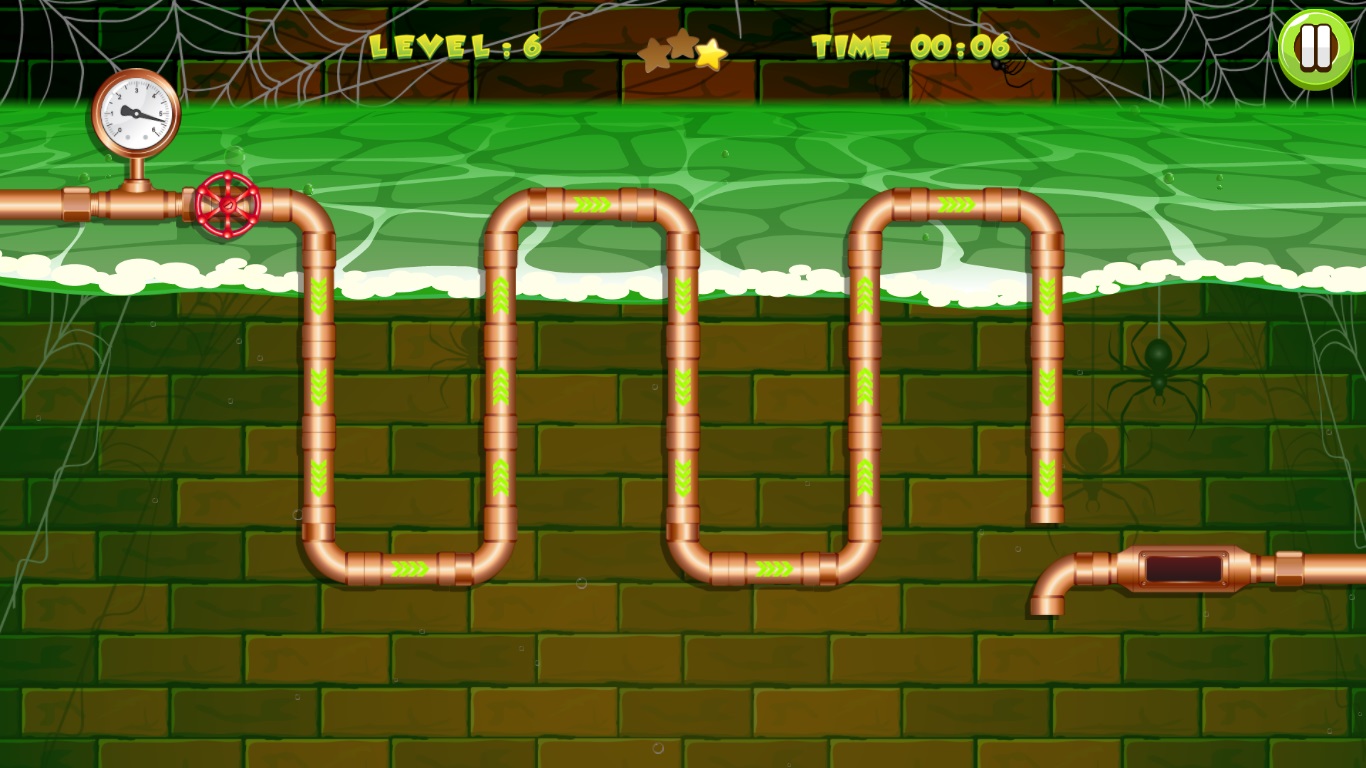
Task: Turn the red valve wheel
Action: (230, 207)
